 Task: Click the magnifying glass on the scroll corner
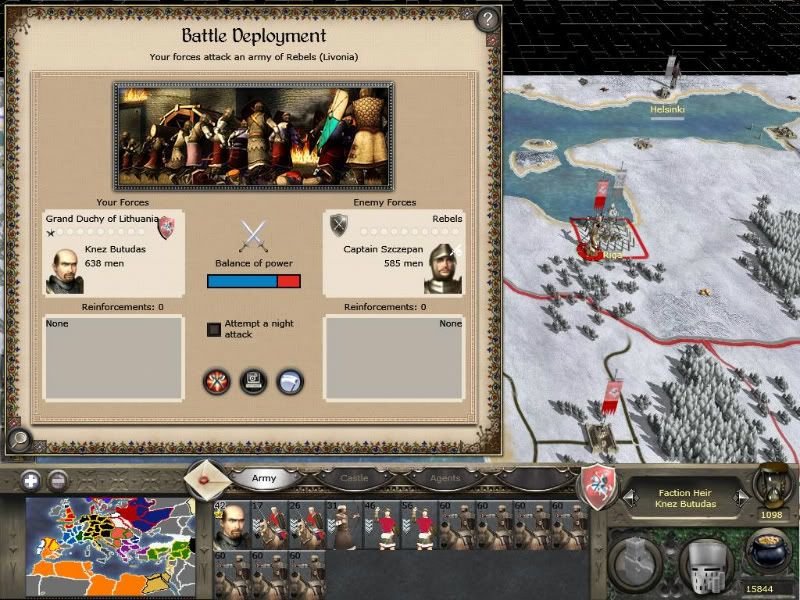[18, 439]
